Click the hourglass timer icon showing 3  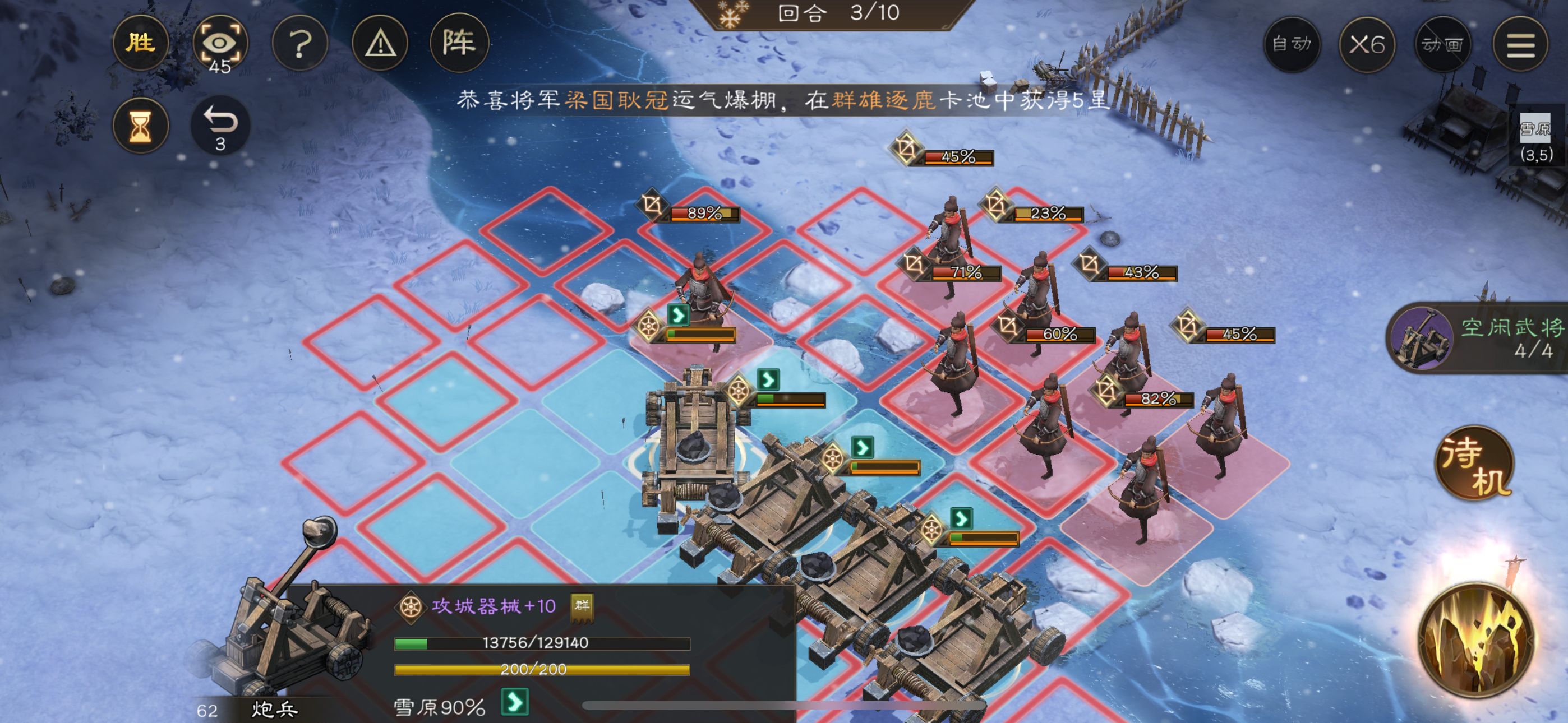click(141, 126)
